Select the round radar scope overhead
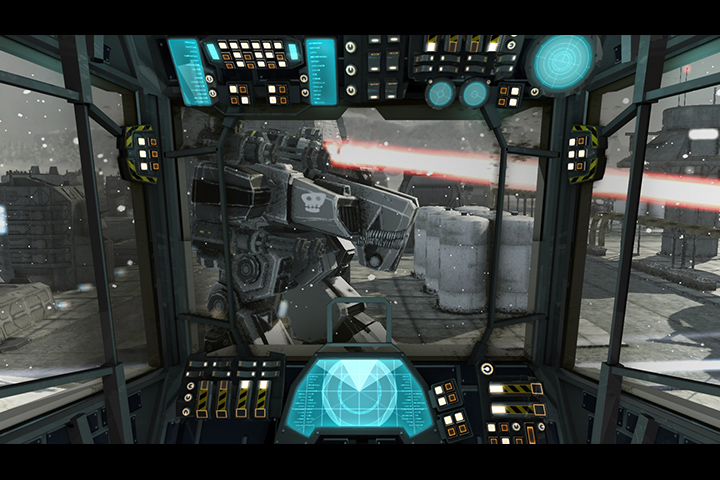720x480 pixels. [x=560, y=60]
